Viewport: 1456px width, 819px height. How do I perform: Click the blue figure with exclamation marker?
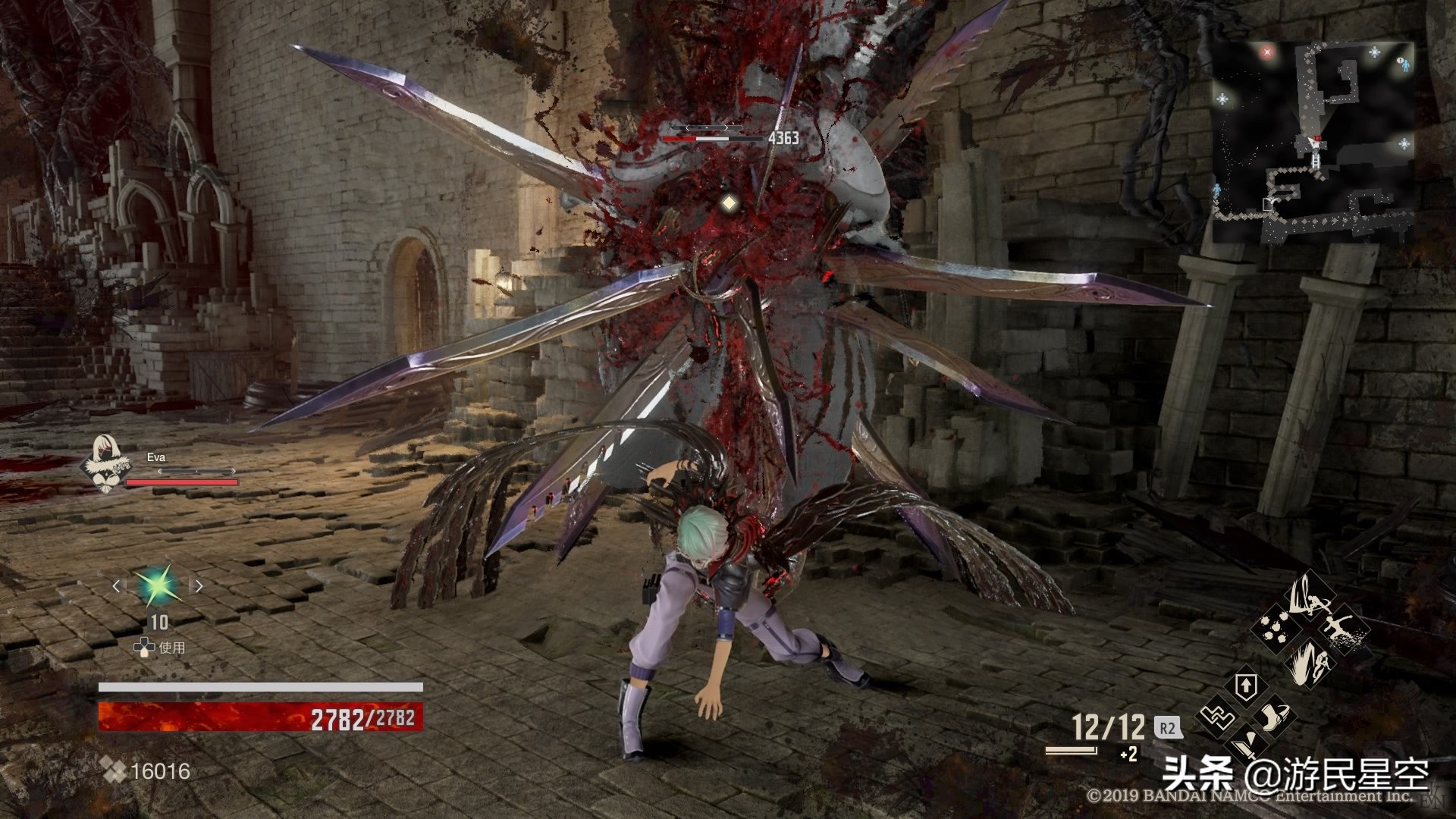click(1403, 65)
